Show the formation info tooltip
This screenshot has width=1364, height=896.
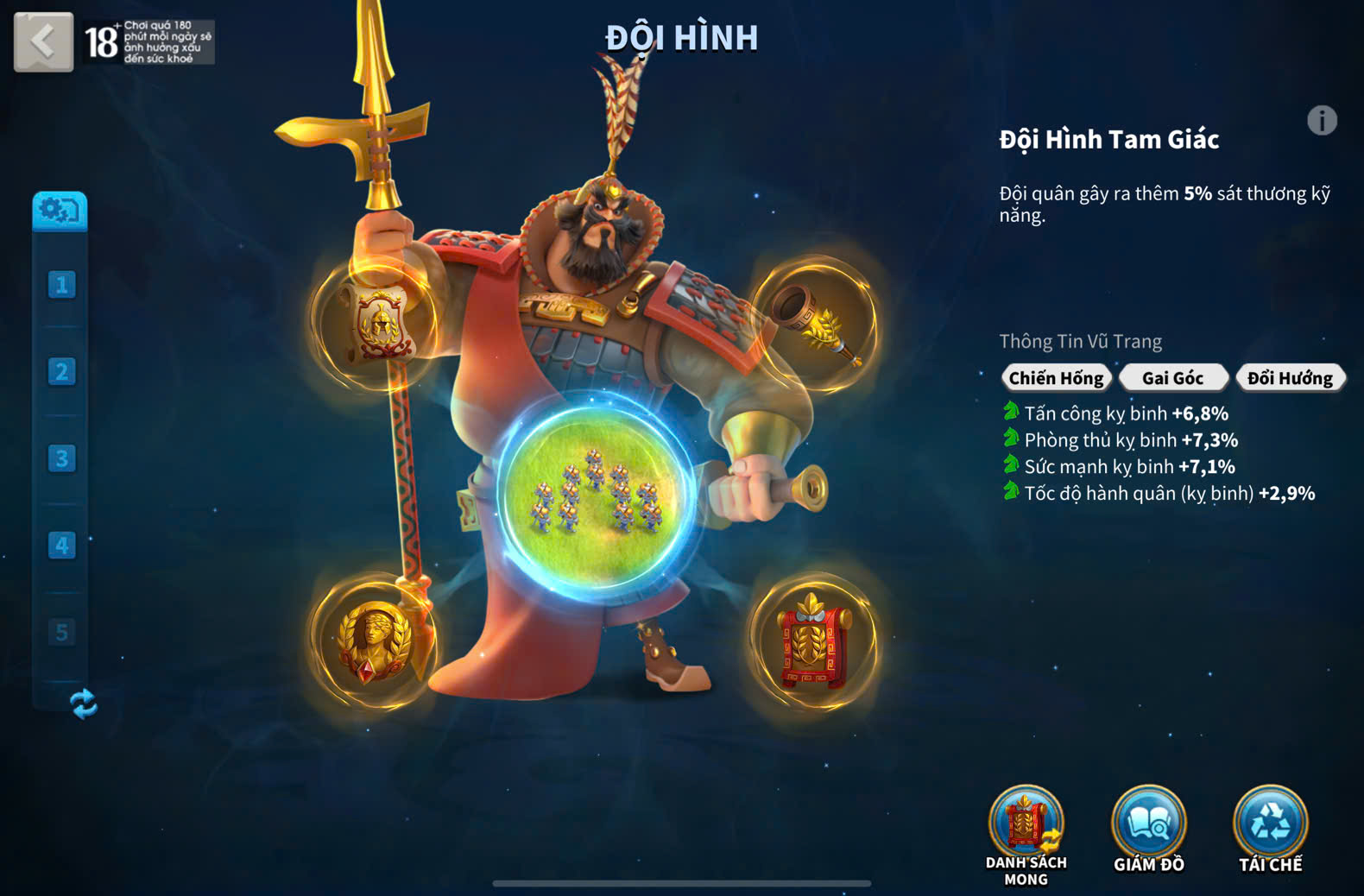click(x=1321, y=121)
